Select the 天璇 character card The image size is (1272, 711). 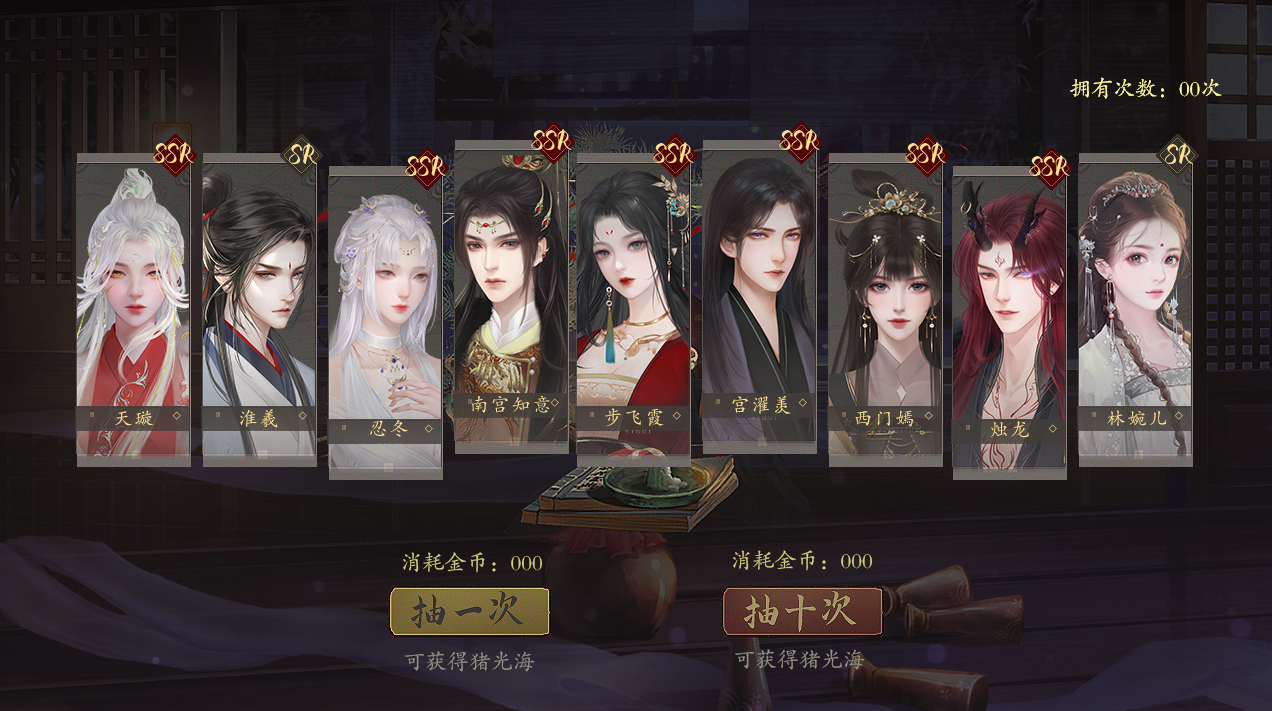134,310
